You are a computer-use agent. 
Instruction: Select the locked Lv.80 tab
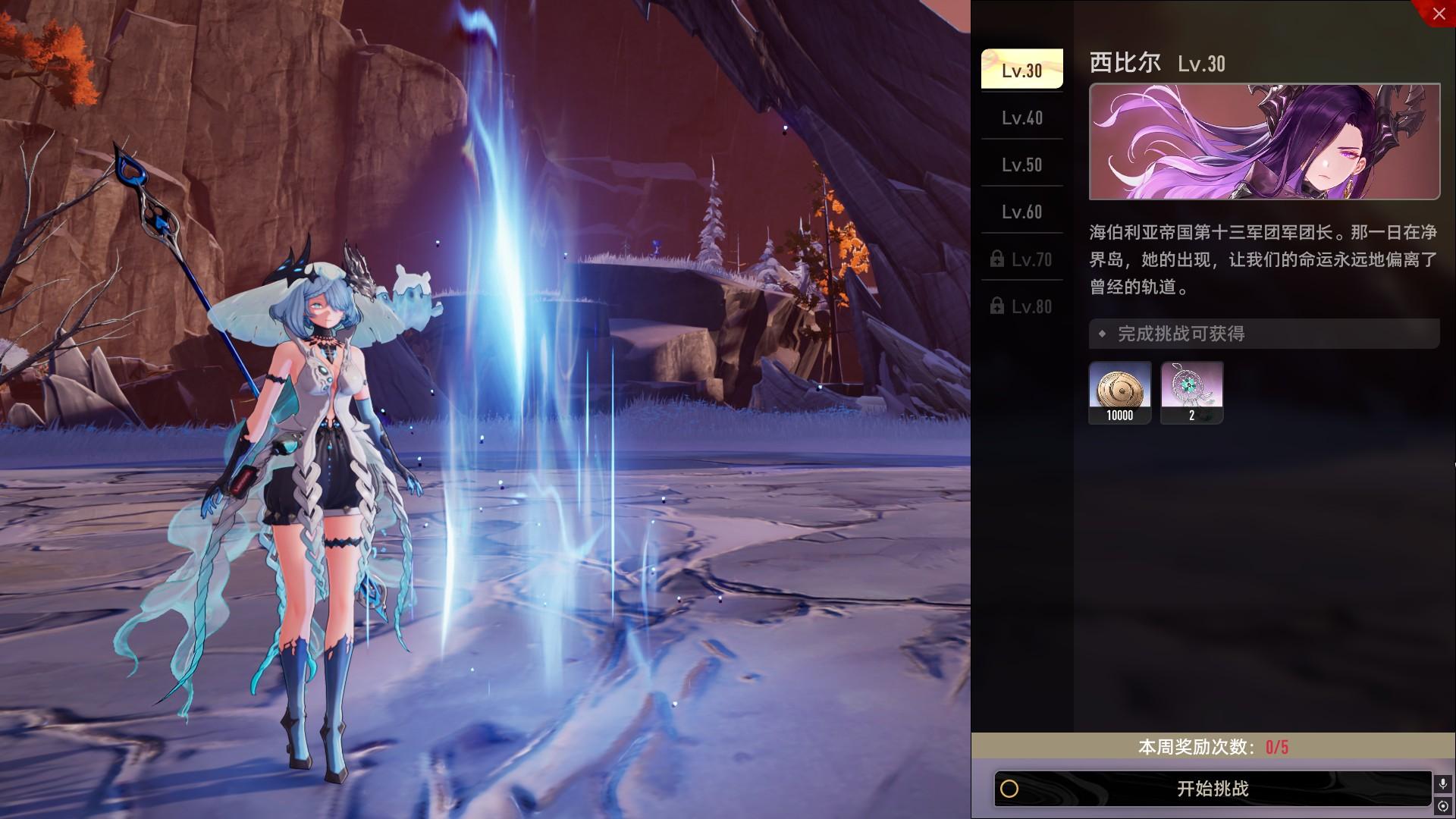pyautogui.click(x=1021, y=306)
